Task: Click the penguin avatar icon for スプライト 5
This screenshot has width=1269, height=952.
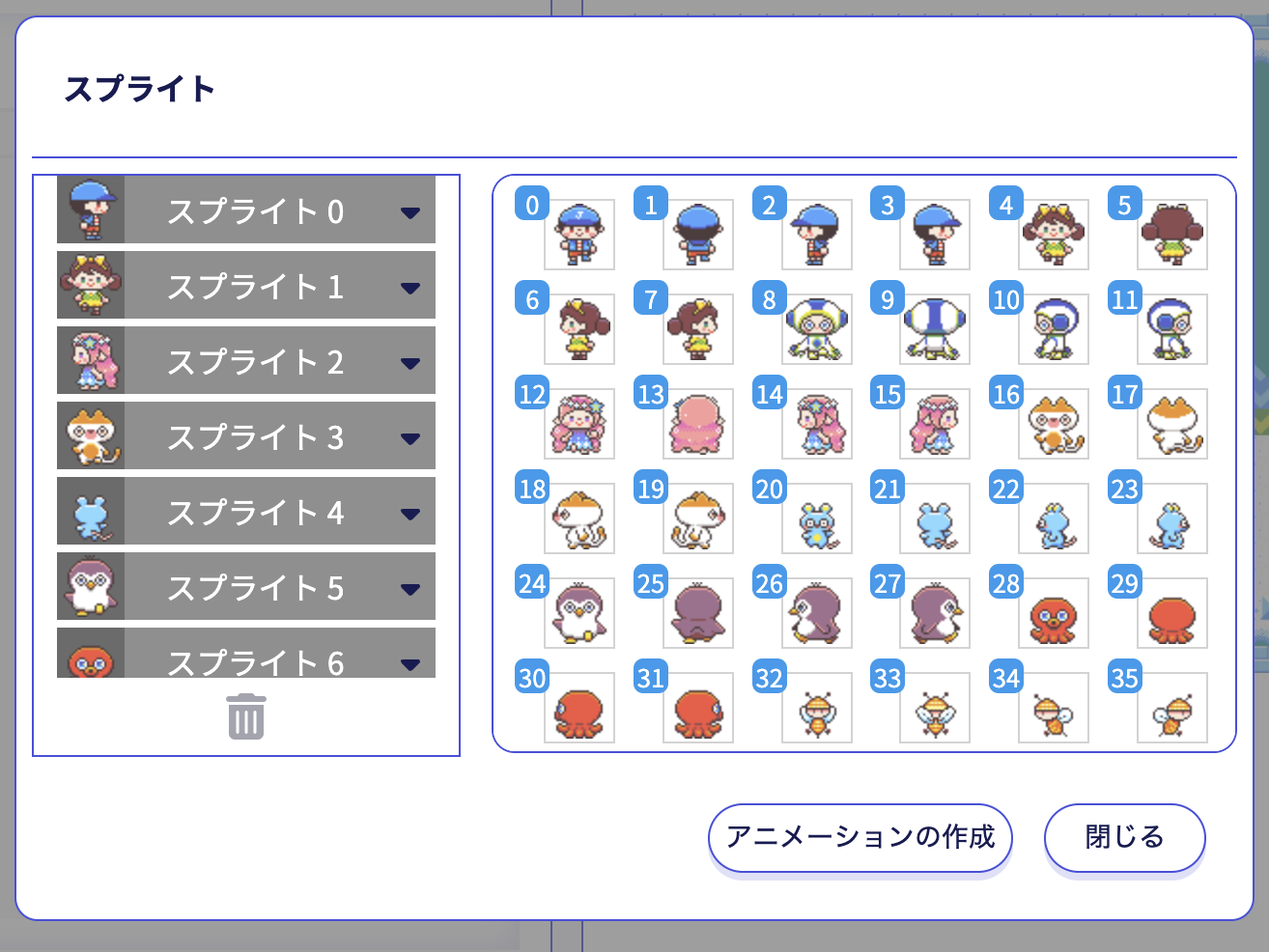Action: click(x=89, y=586)
